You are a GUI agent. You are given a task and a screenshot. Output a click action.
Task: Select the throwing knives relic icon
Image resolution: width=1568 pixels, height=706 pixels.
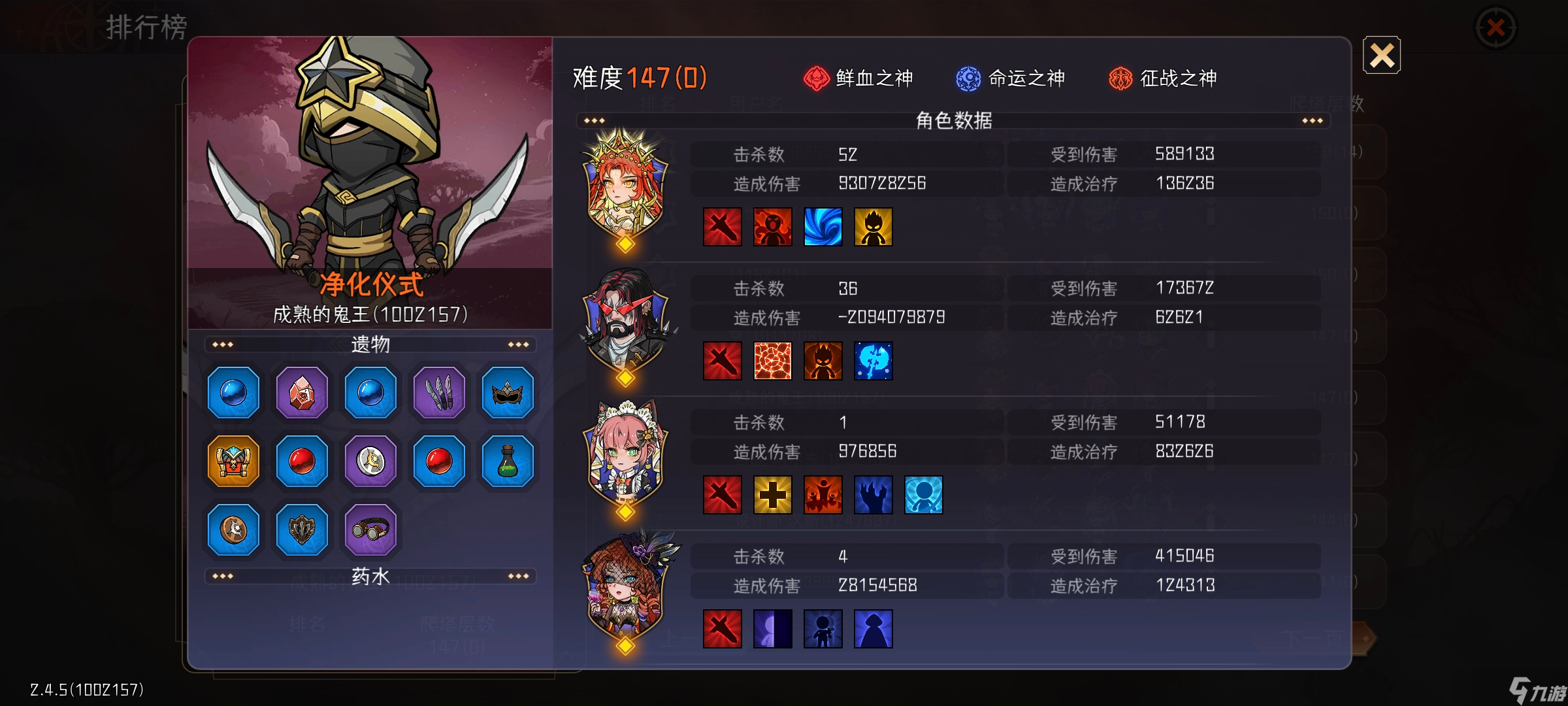click(x=438, y=392)
